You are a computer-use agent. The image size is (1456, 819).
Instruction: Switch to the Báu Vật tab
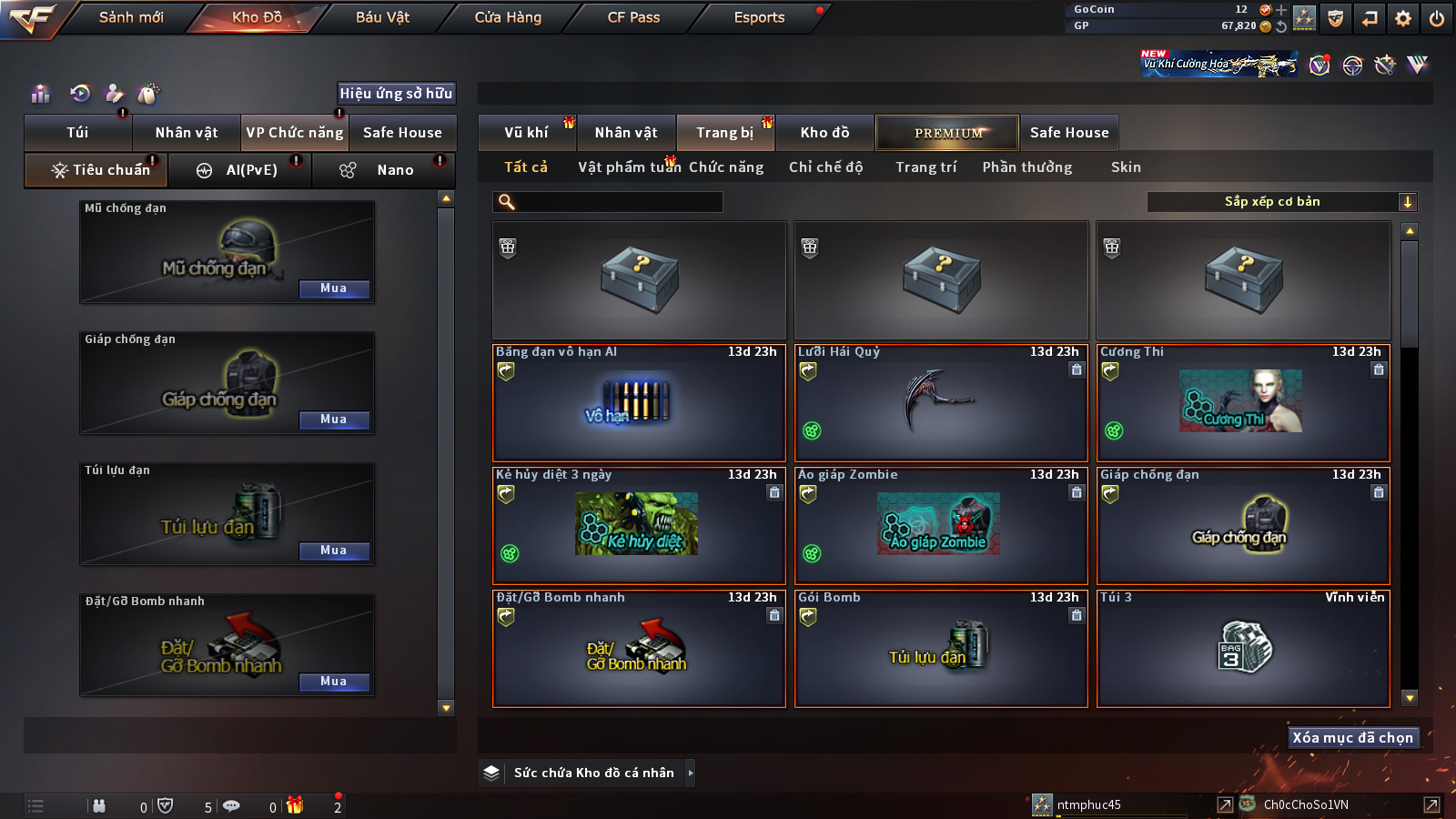[382, 17]
